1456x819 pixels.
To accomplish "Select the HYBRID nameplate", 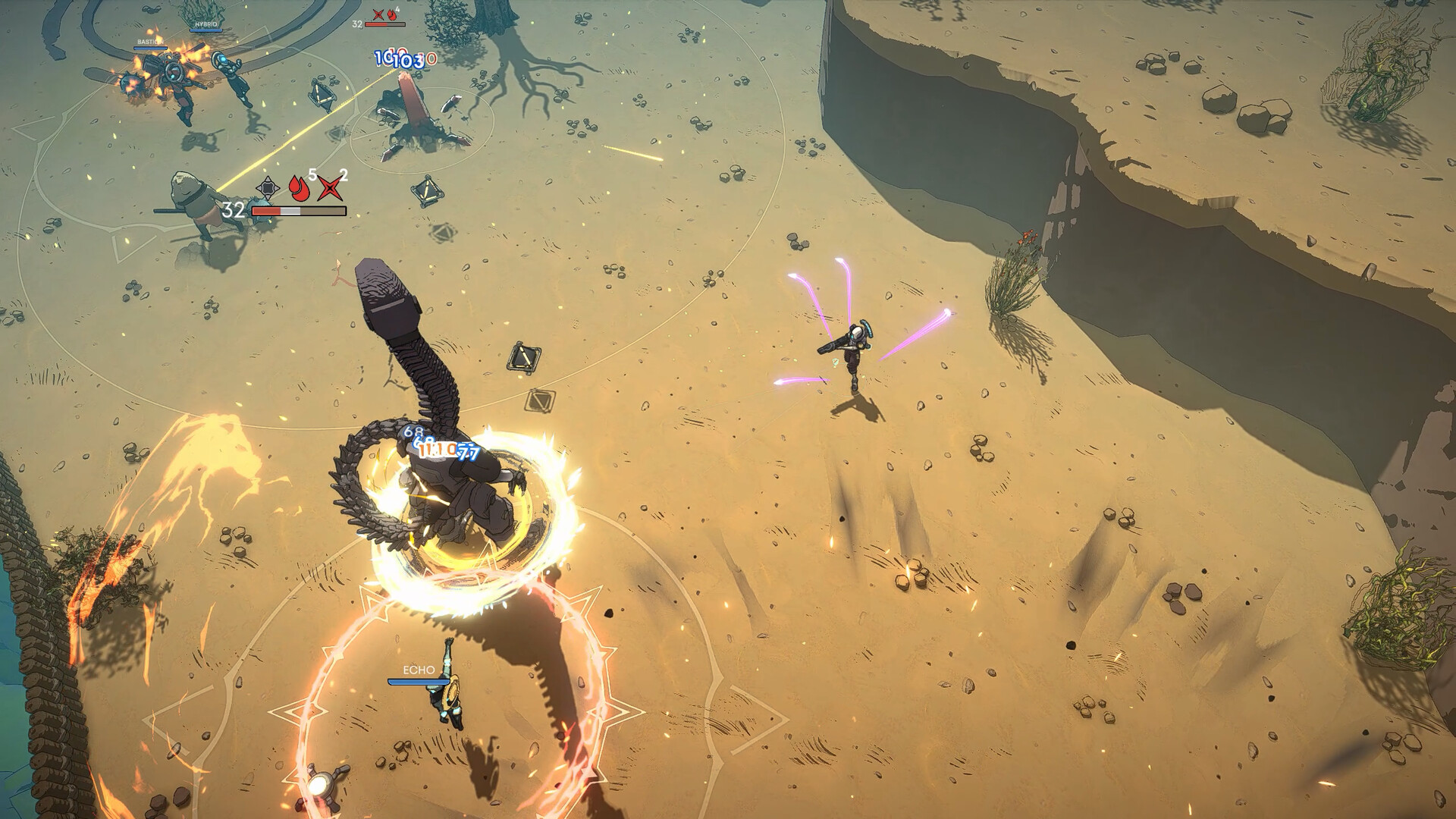I will [206, 24].
